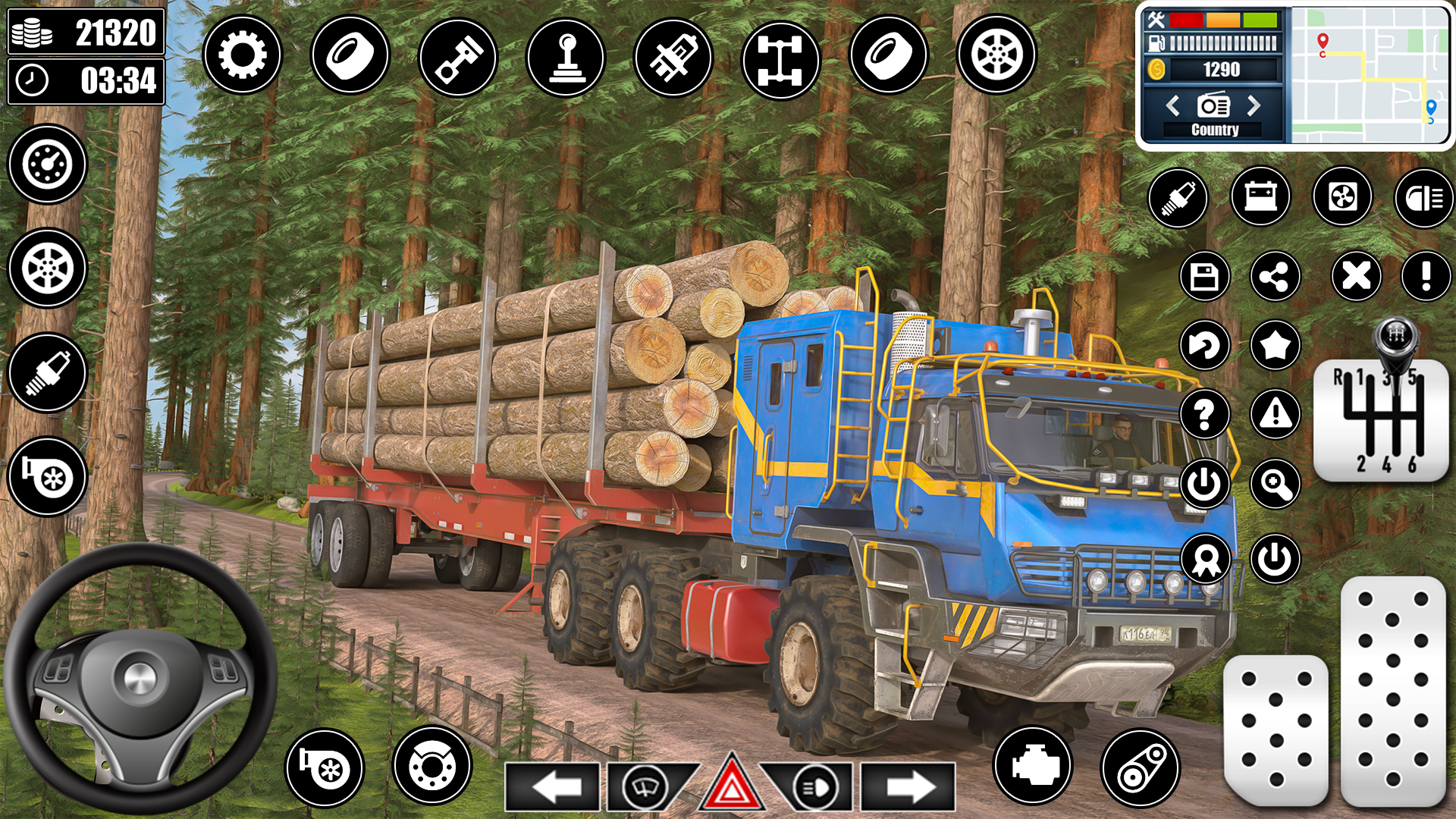1456x819 pixels.
Task: Click the wheel rim icon at top right toolbar
Action: pos(997,55)
